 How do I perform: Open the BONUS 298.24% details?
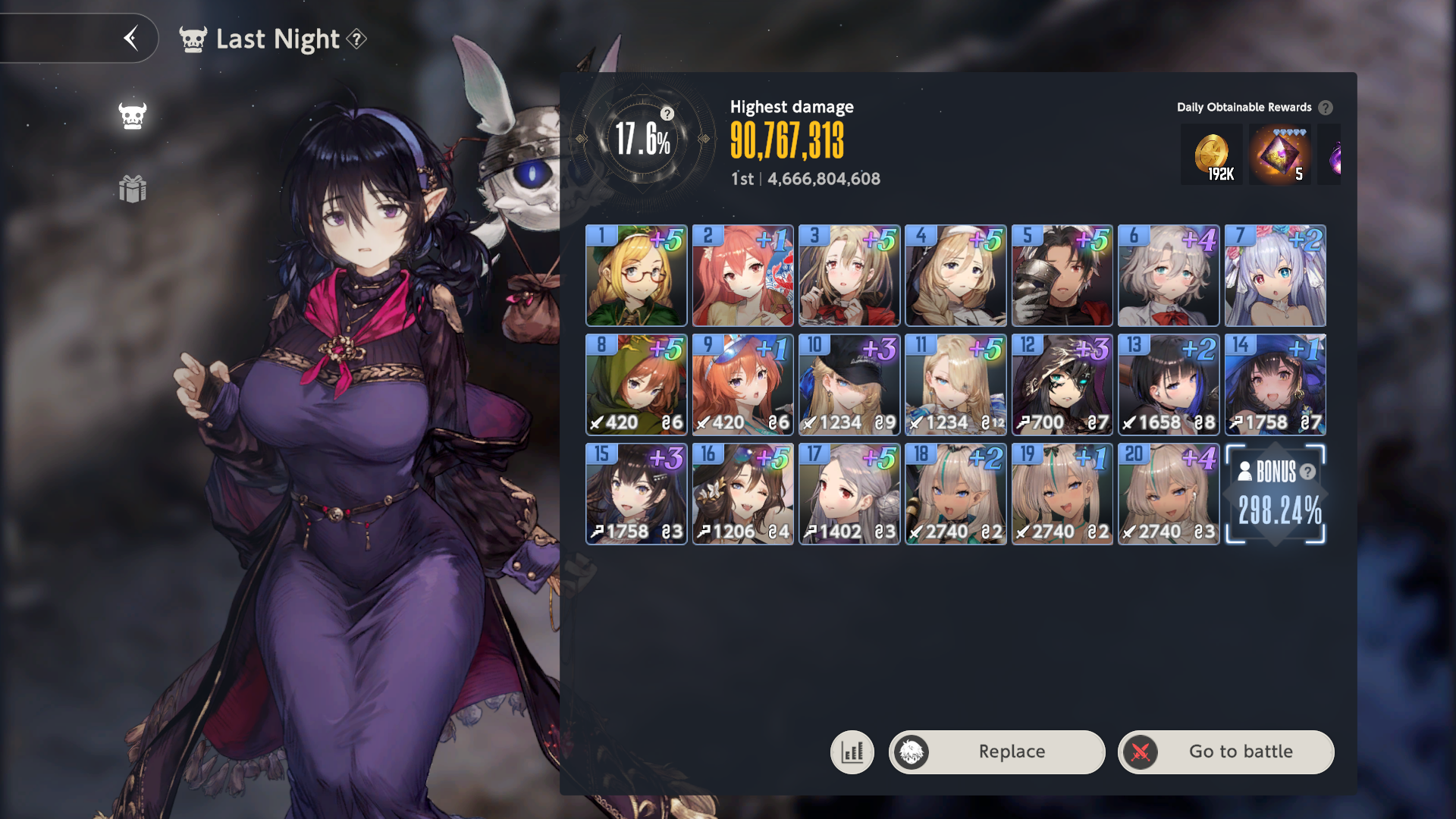1276,494
